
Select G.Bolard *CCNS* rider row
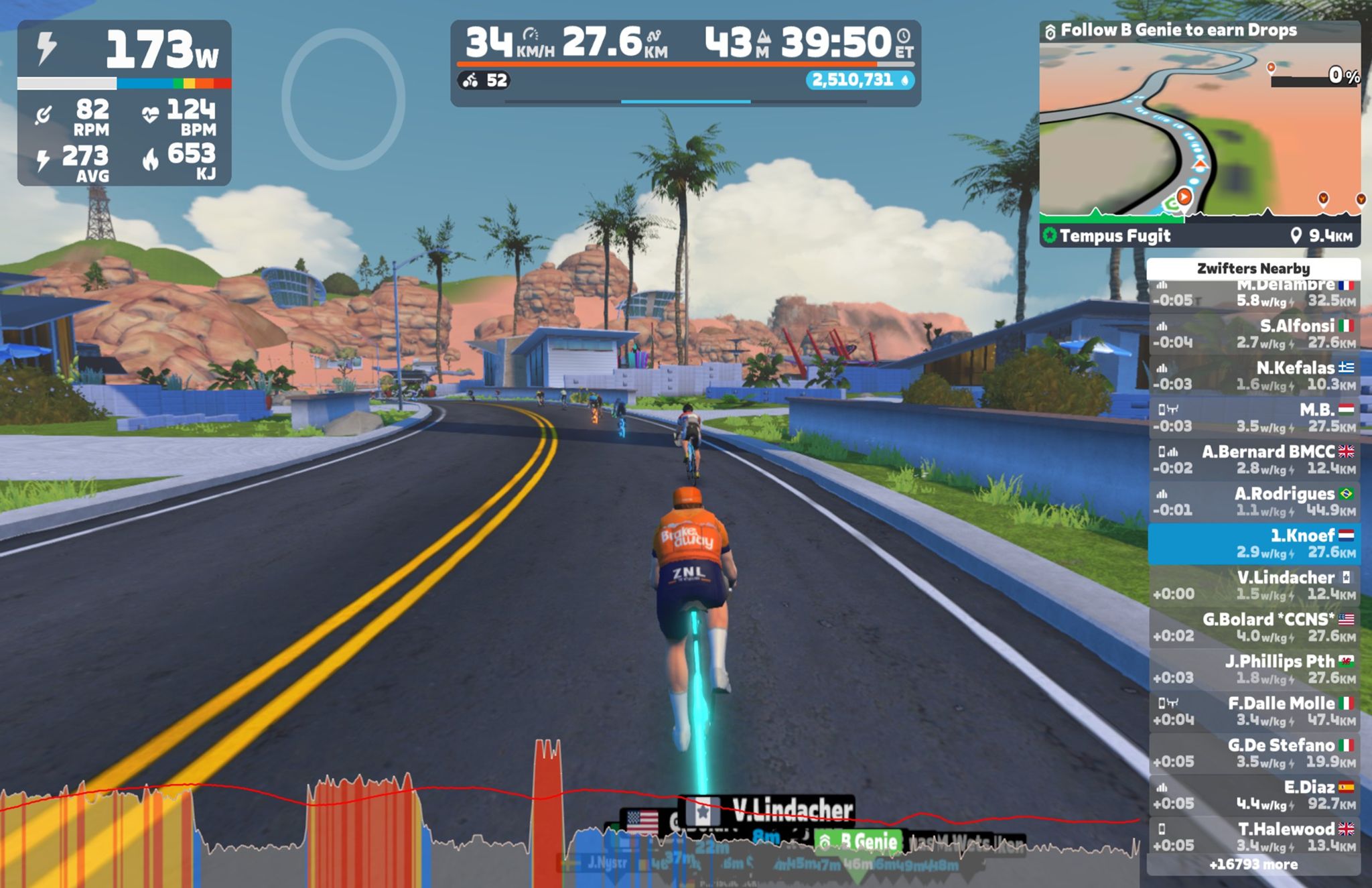coord(1254,627)
